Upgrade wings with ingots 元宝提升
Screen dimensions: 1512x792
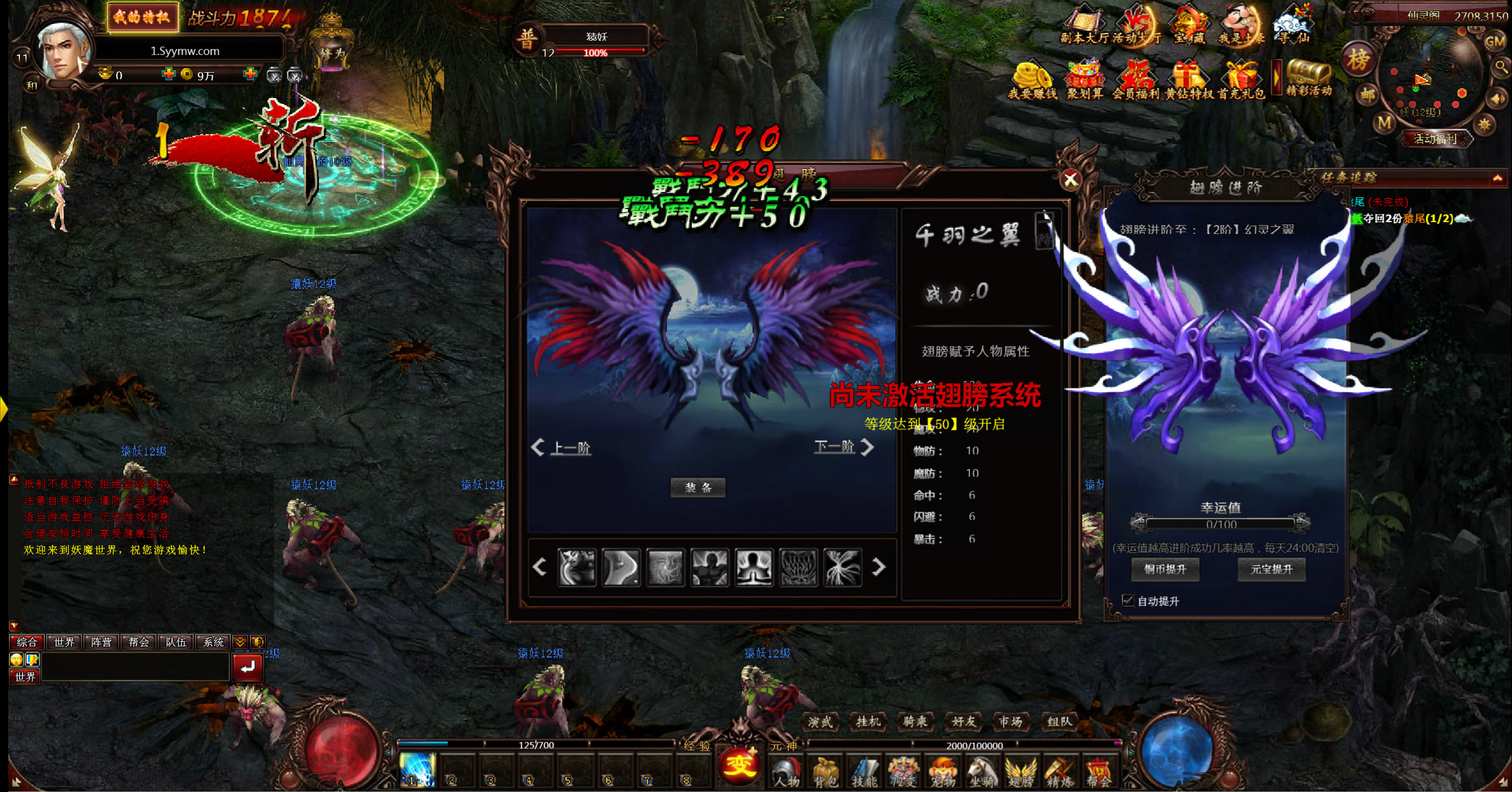(x=1271, y=569)
